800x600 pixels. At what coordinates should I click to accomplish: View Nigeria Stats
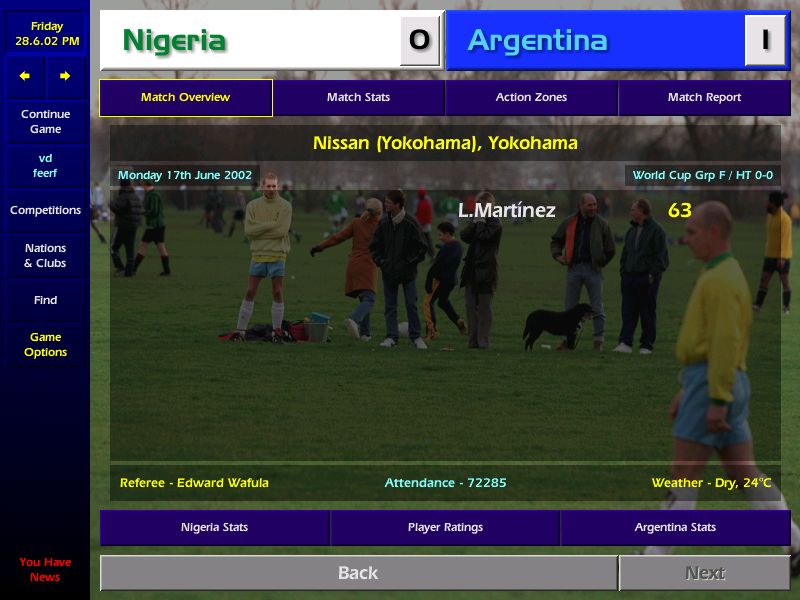click(214, 527)
